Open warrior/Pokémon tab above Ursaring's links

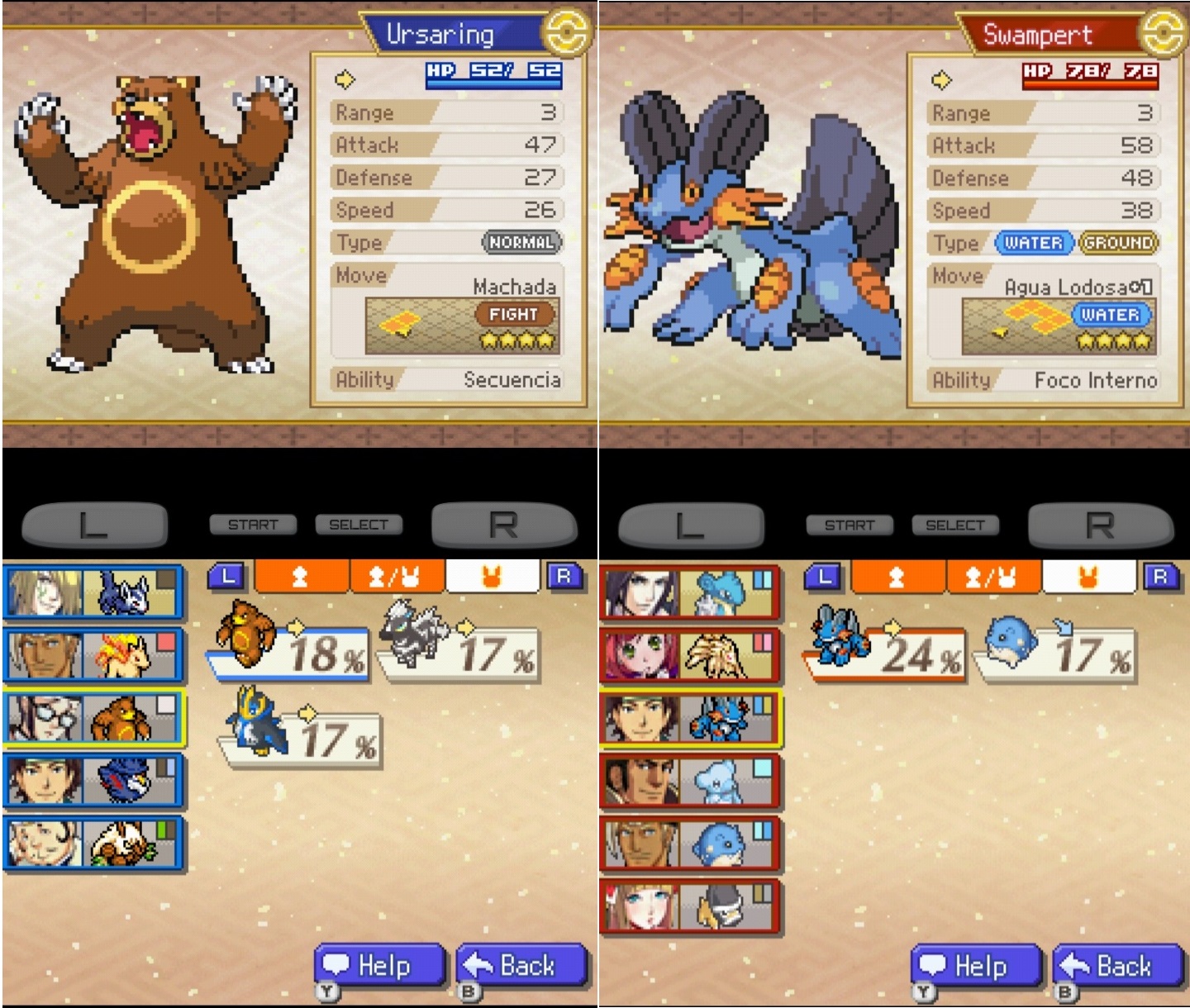click(396, 577)
